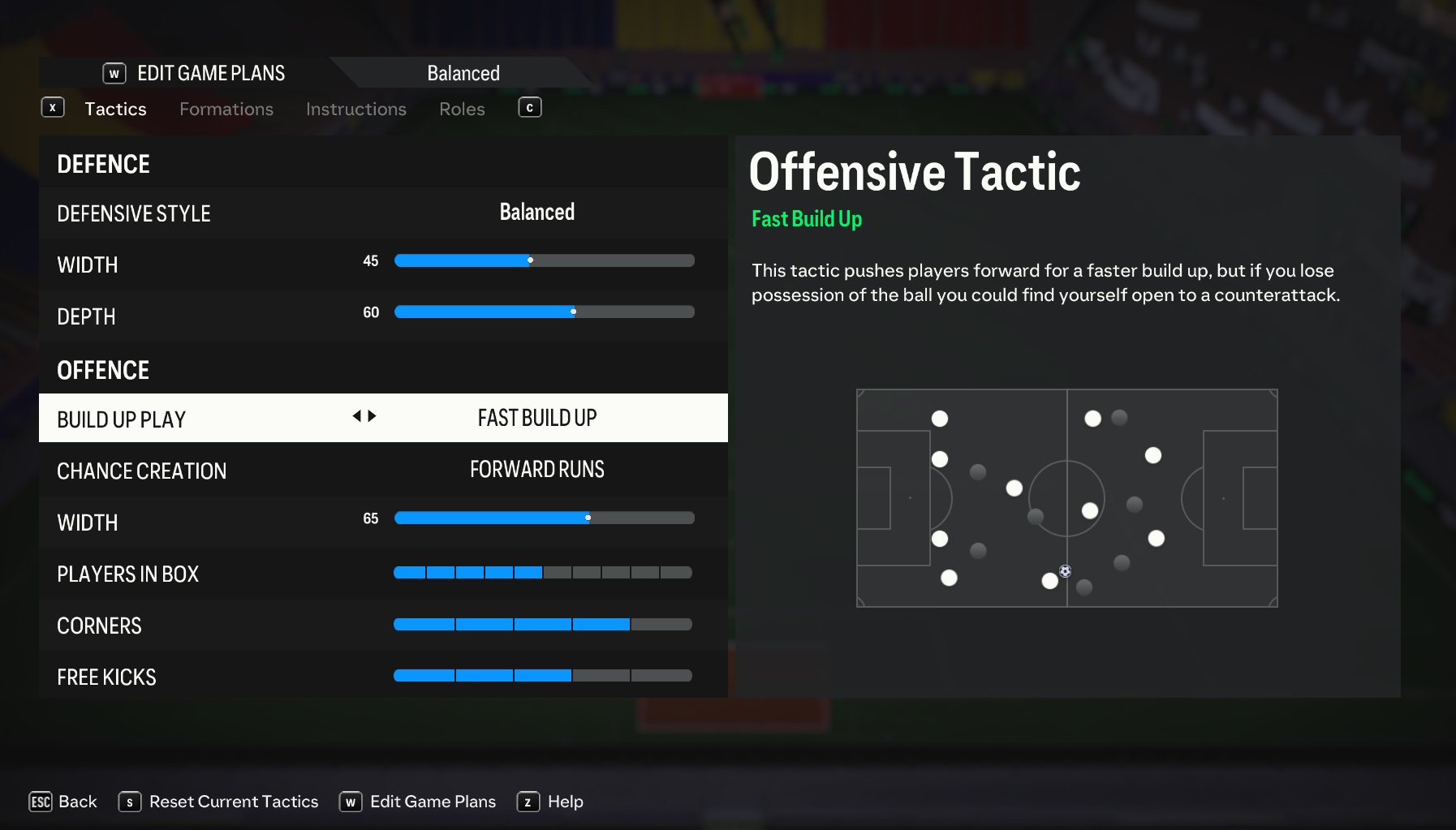1456x830 pixels.
Task: Switch to the Roles tab
Action: point(461,109)
